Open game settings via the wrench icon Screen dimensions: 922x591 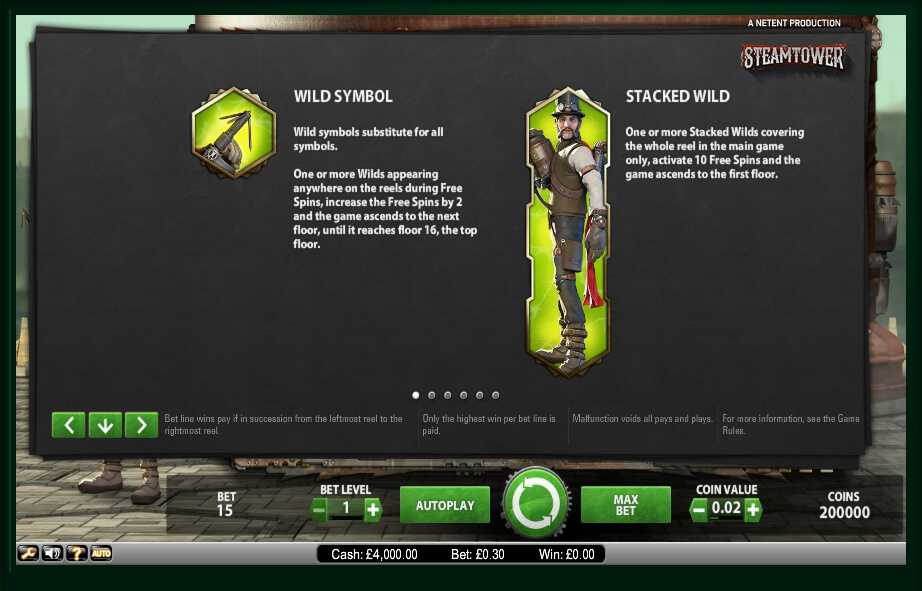[x=28, y=553]
